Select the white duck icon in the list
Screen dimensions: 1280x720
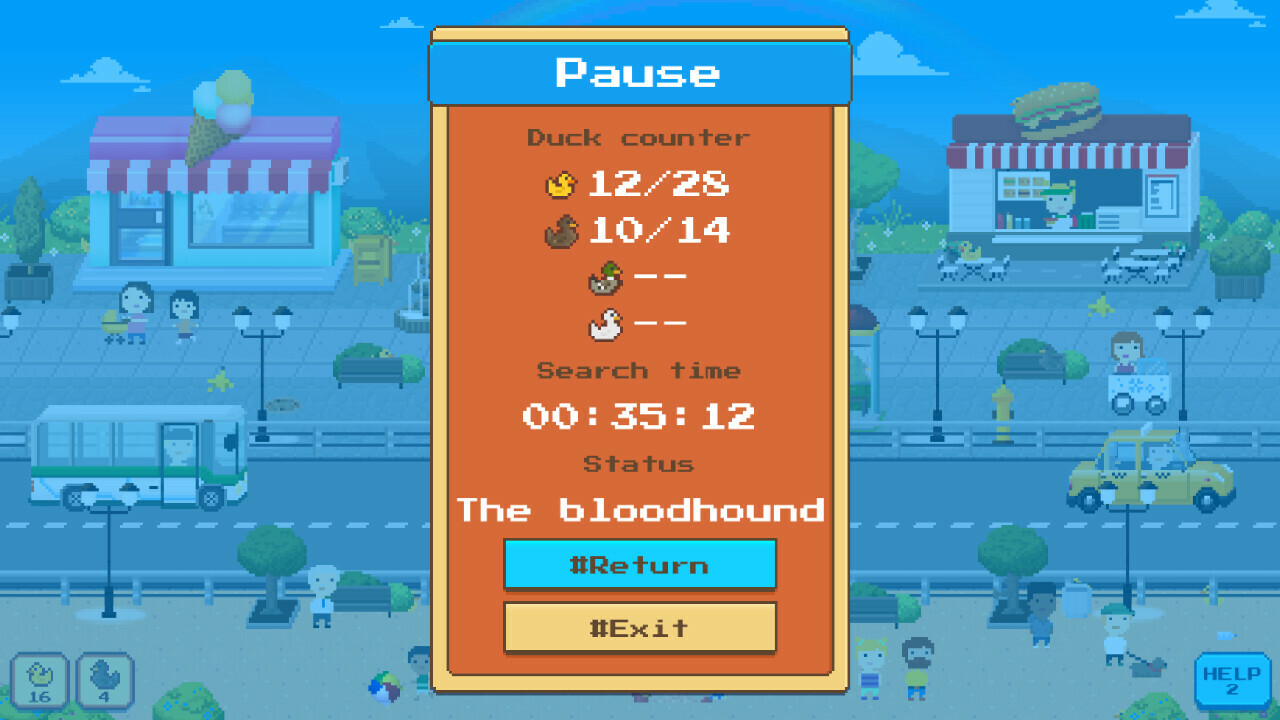click(x=608, y=323)
